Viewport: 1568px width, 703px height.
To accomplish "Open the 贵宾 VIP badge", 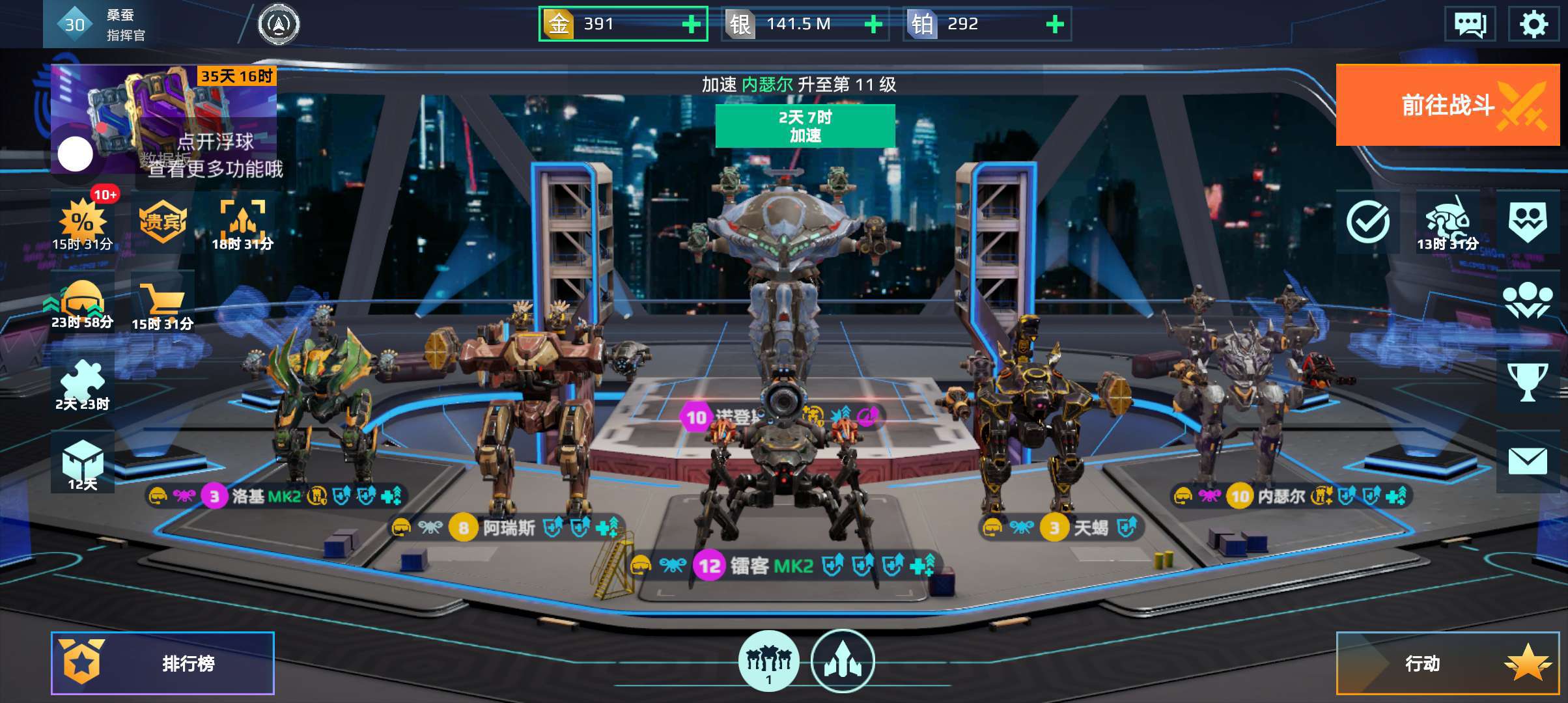I will [x=163, y=223].
